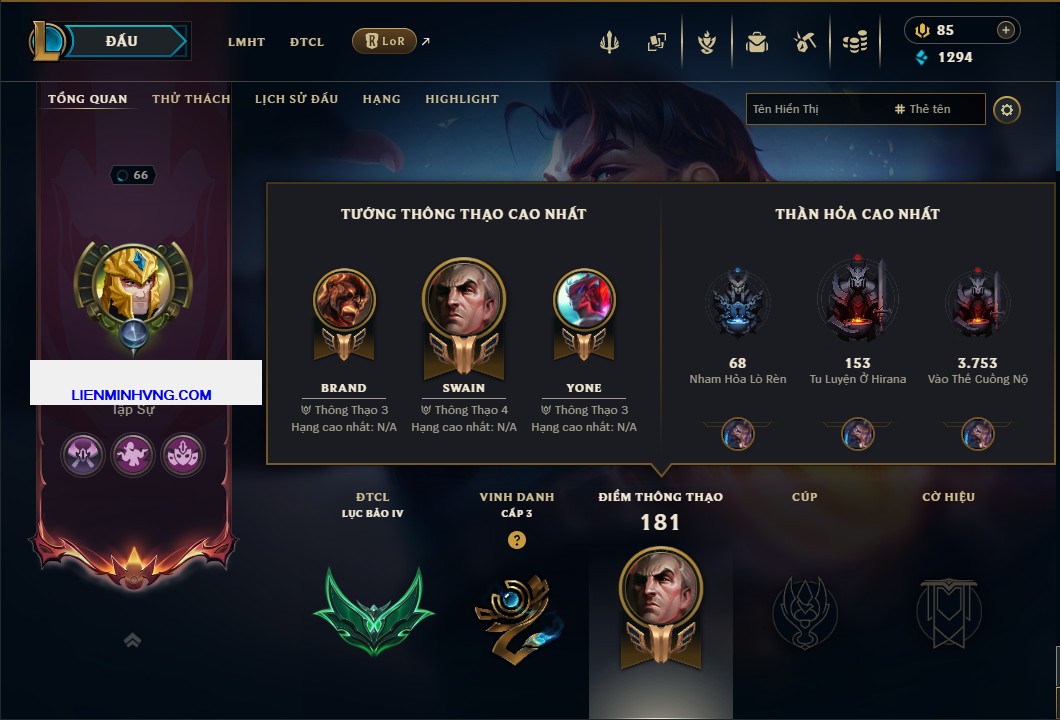Select the Brand mastery portrait
1060x720 pixels.
pyautogui.click(x=344, y=300)
